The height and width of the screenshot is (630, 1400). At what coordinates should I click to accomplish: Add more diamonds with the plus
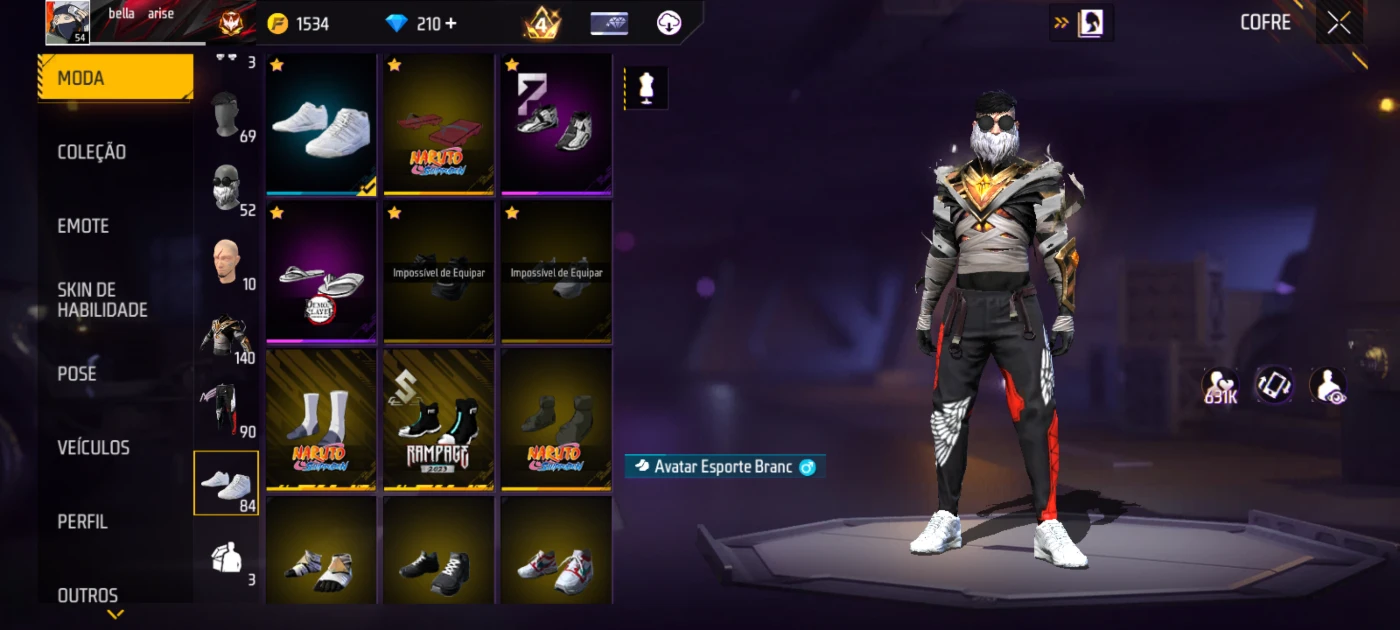(451, 23)
